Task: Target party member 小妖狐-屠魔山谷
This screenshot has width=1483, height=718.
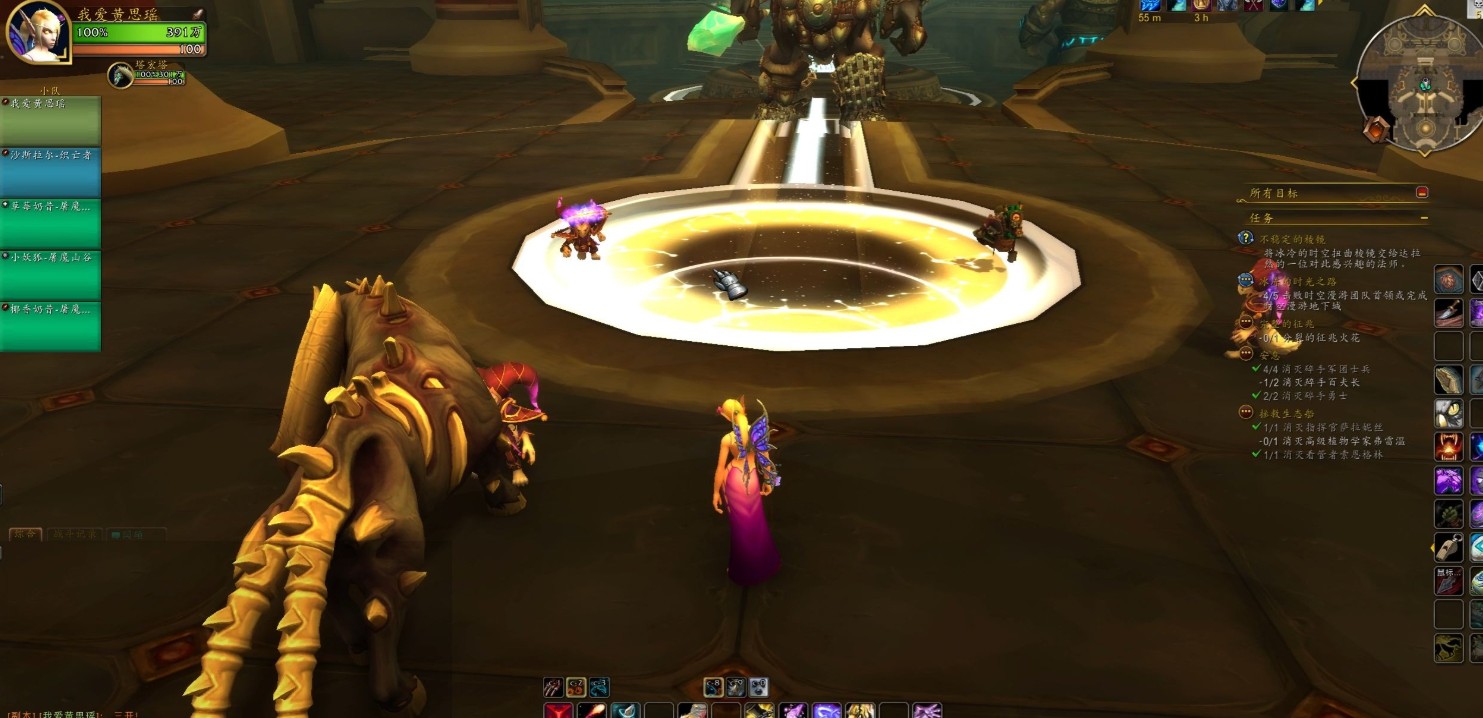Action: coord(51,276)
